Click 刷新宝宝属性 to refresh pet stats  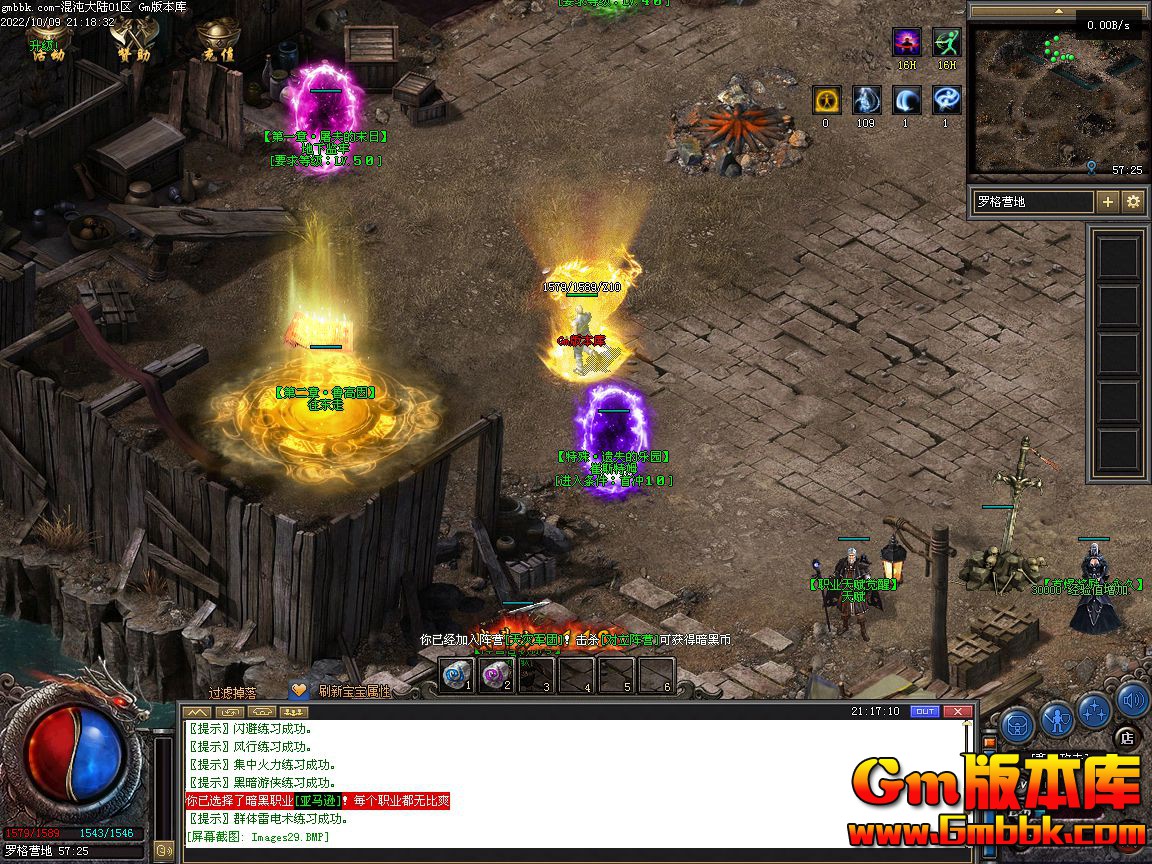coord(354,691)
